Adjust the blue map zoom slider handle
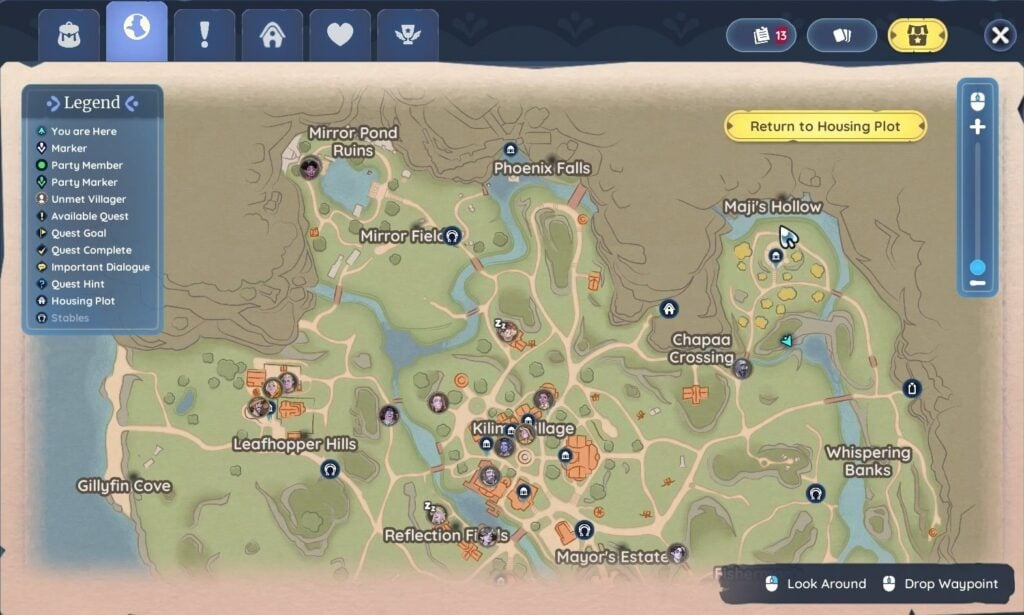This screenshot has width=1024, height=615. coord(977,268)
